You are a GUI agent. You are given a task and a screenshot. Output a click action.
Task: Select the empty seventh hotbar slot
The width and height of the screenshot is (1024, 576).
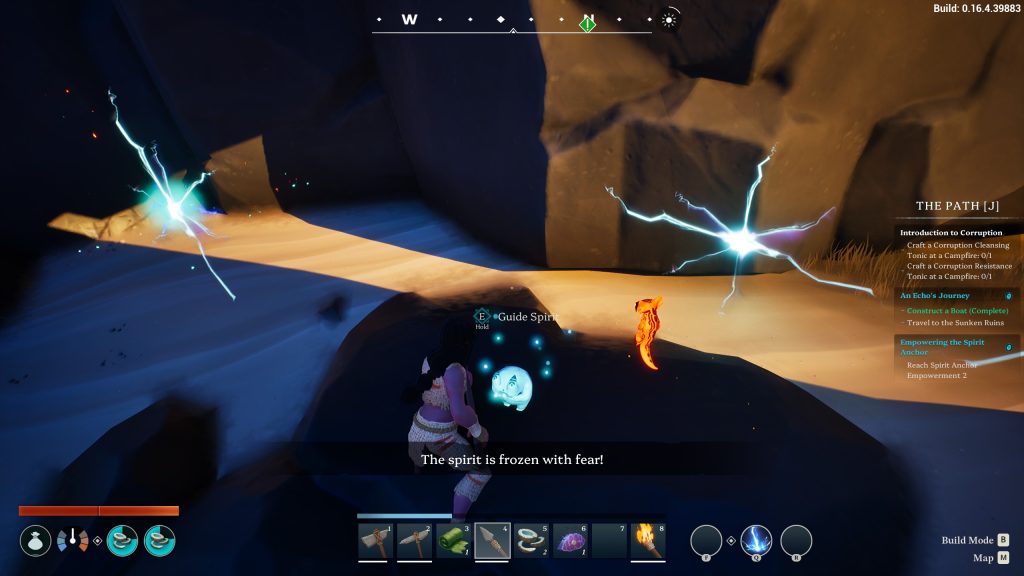[609, 540]
